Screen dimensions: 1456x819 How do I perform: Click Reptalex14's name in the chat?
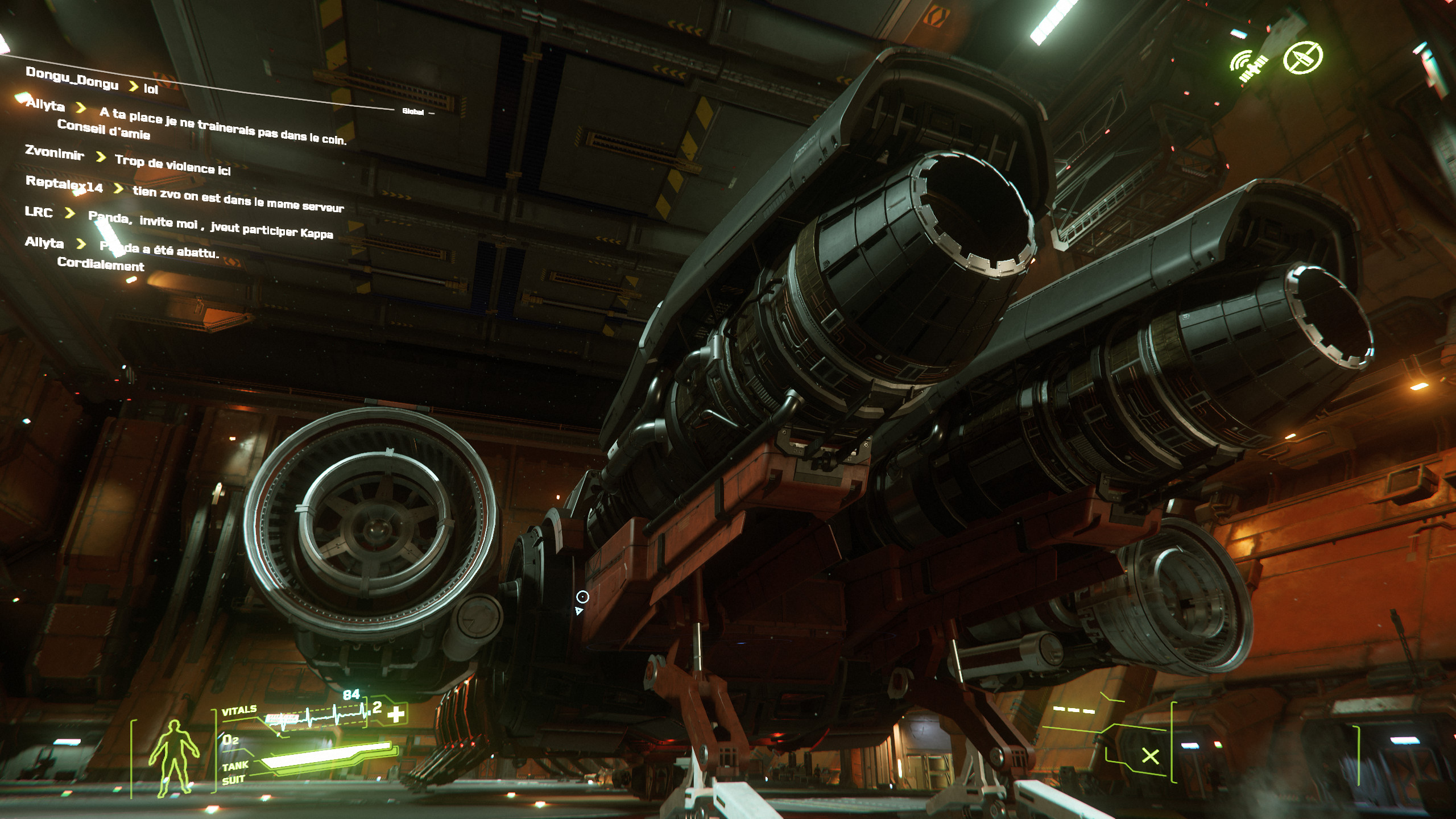coord(64,184)
